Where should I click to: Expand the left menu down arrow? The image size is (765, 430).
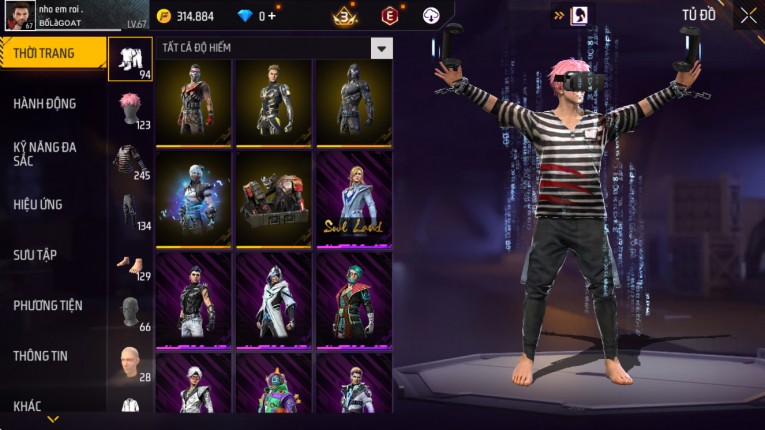tap(53, 419)
